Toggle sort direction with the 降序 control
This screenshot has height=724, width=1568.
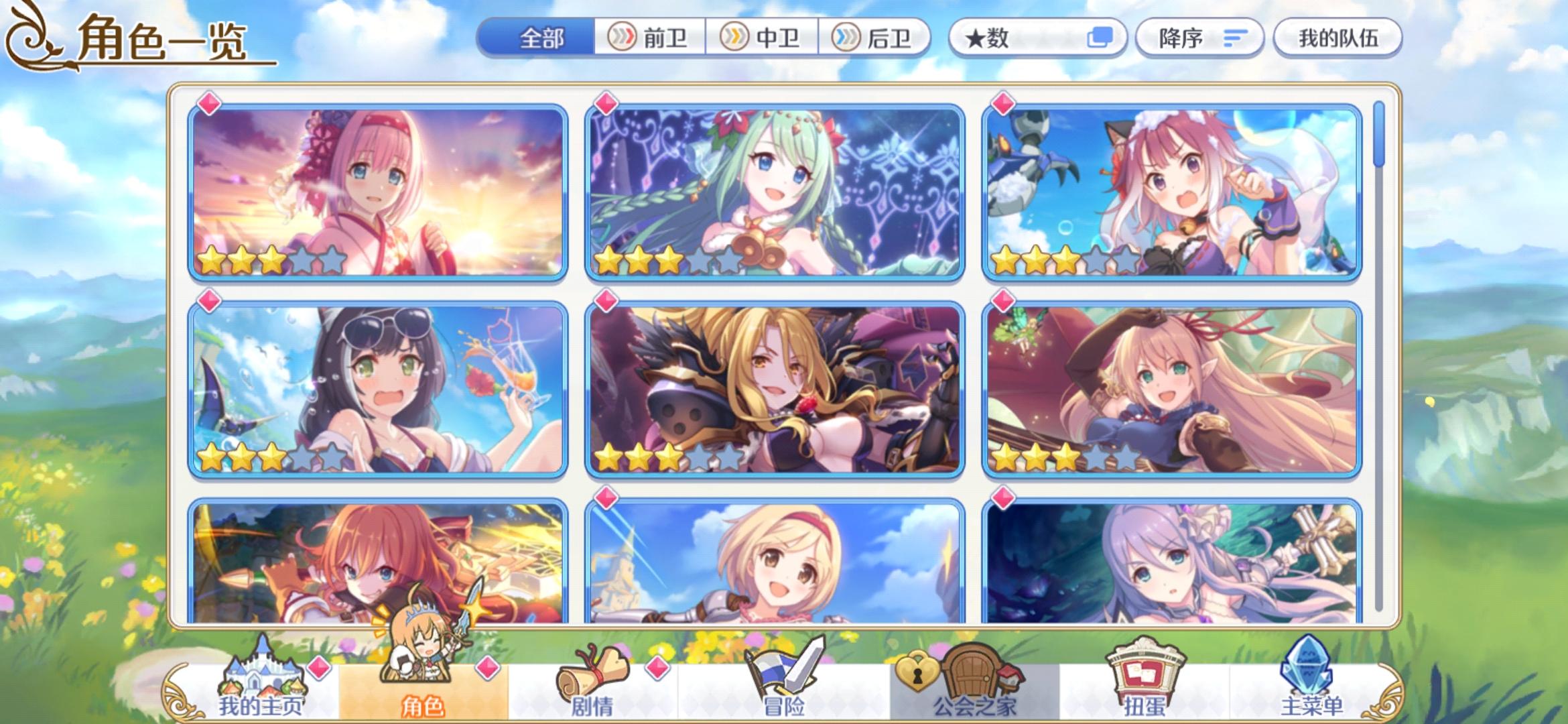pos(1199,37)
